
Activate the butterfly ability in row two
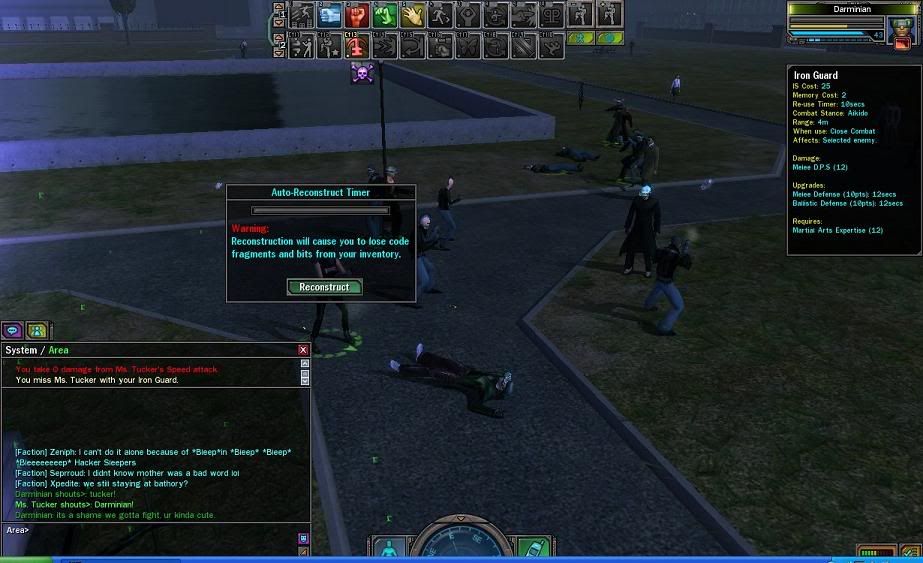pos(468,45)
